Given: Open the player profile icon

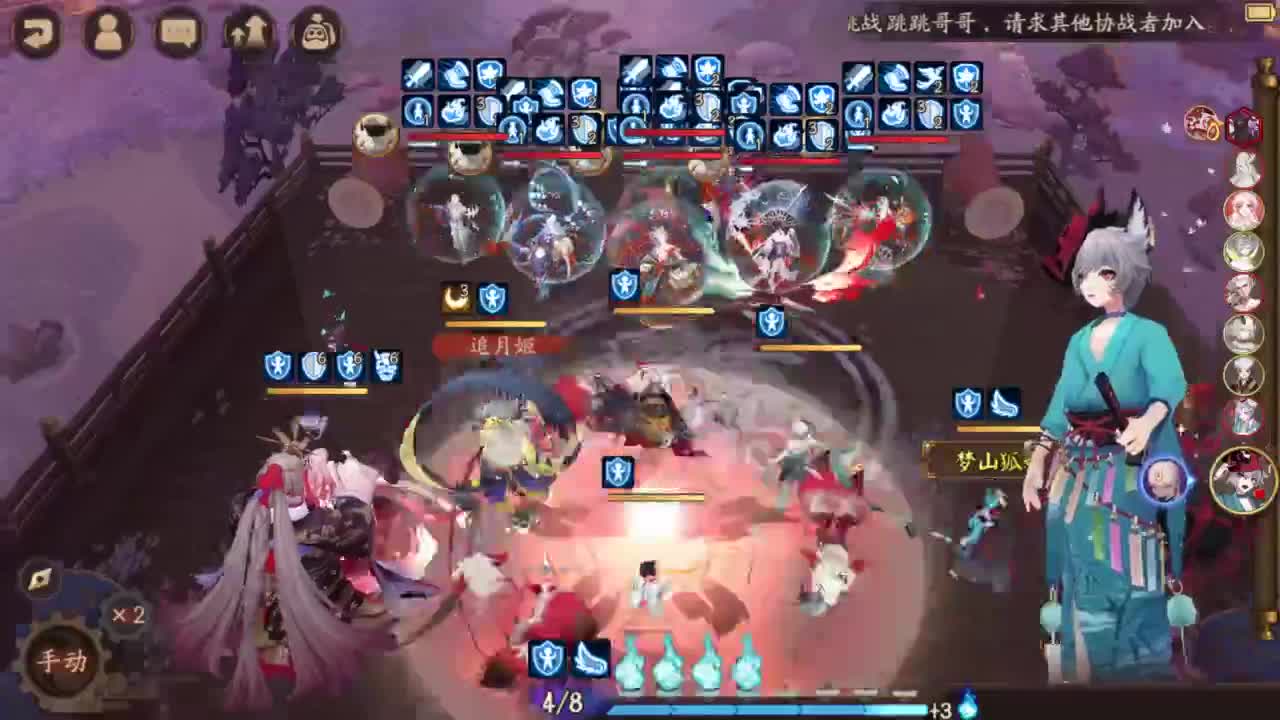Looking at the screenshot, I should coord(110,32).
